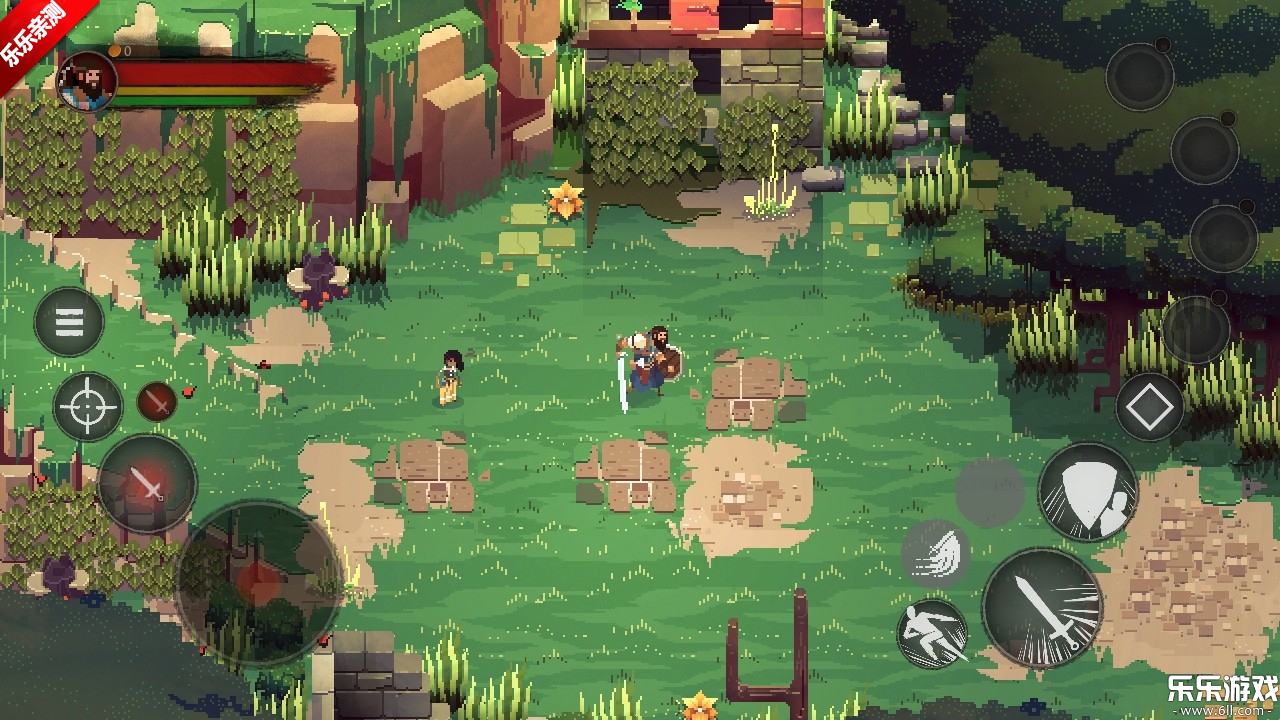This screenshot has height=720, width=1280.
Task: Click the virtual movement joystick
Action: click(x=260, y=582)
